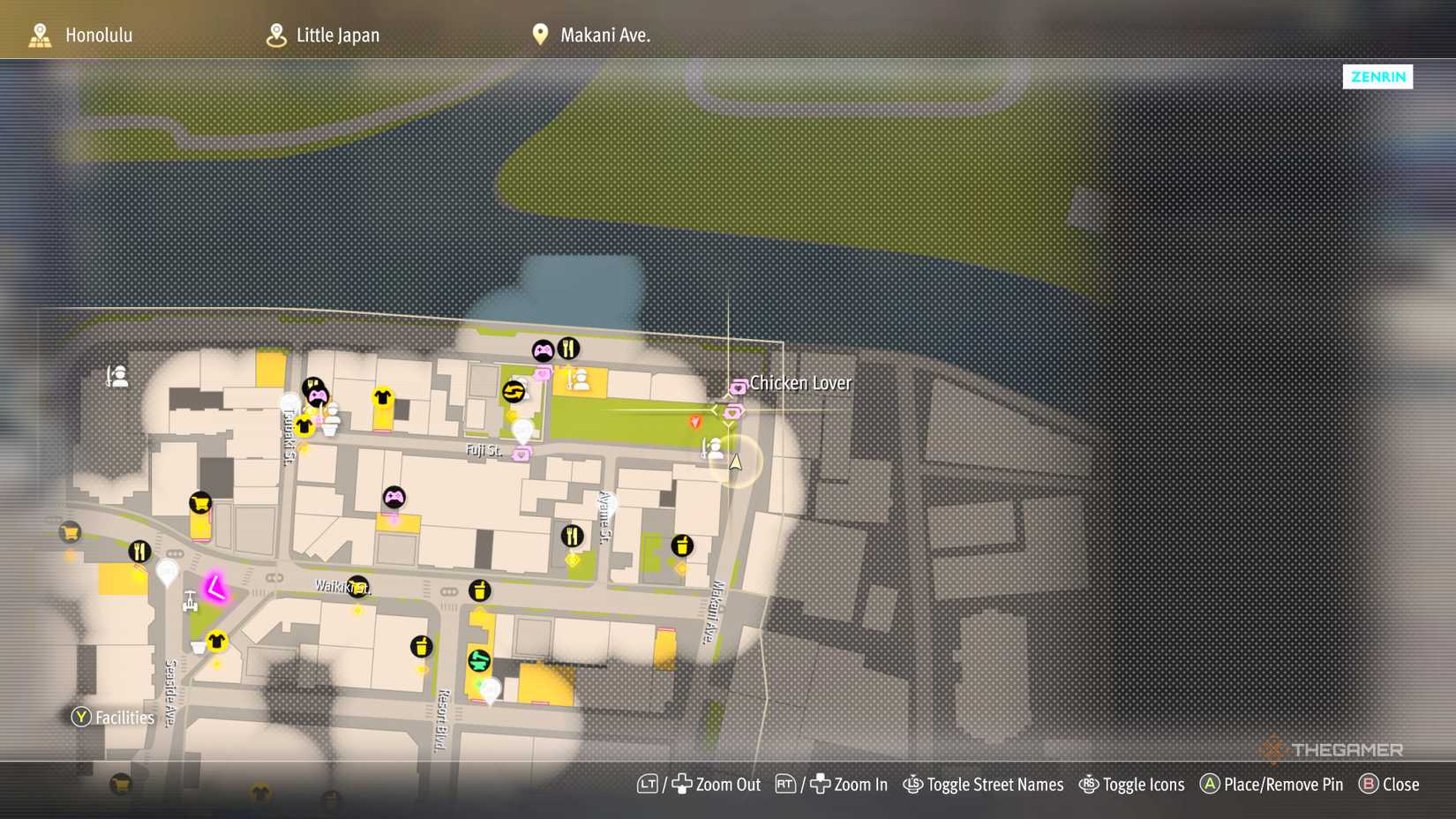Click the white map pin balloon on Fuji St
The width and height of the screenshot is (1456, 819).
pos(522,431)
